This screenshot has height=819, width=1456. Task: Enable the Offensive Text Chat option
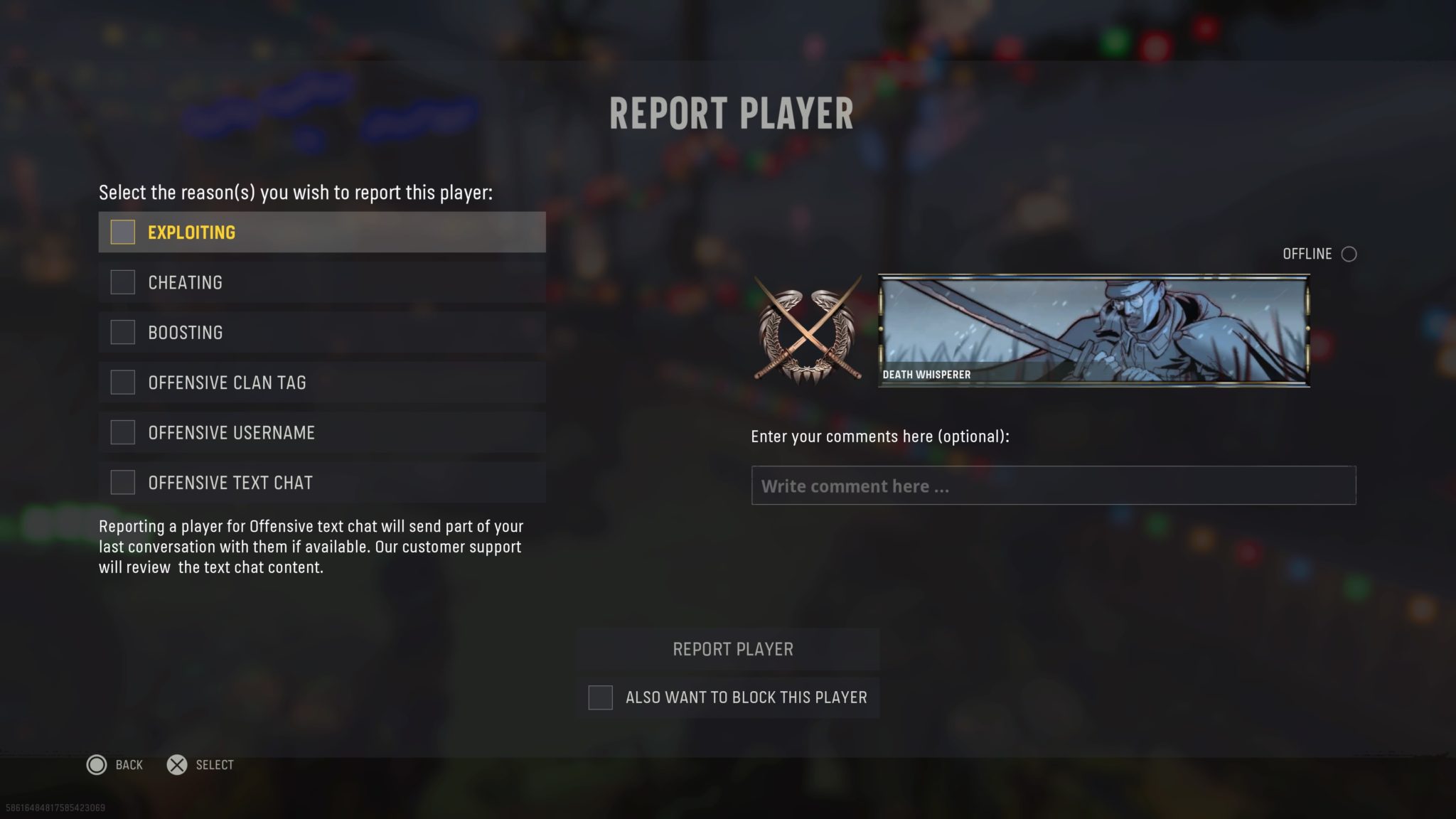[x=122, y=482]
